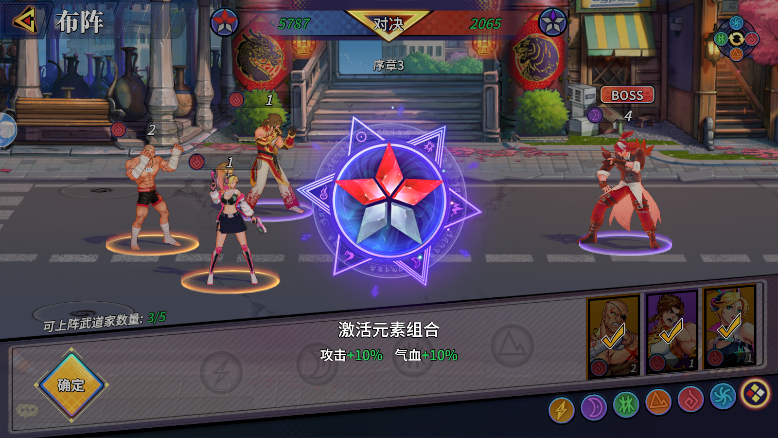The height and width of the screenshot is (438, 778).
Task: View the player team's red-blue star emblem
Action: (x=224, y=21)
